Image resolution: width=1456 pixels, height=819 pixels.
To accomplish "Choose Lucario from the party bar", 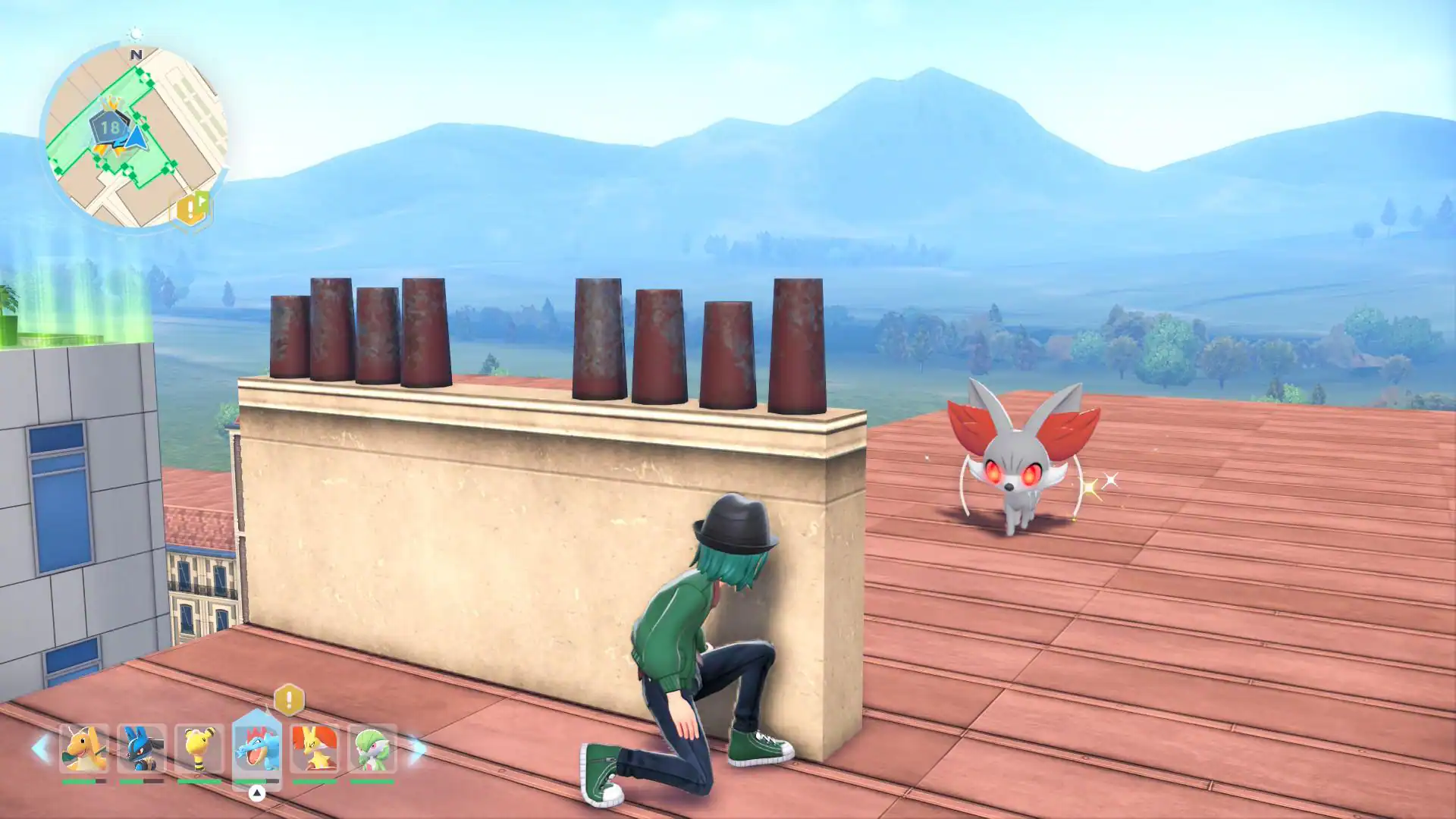I will (142, 748).
